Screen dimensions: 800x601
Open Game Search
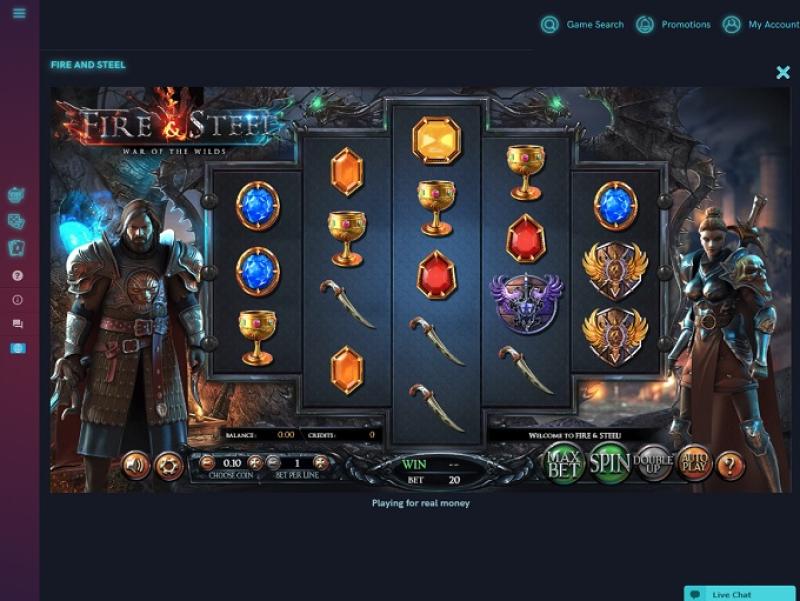584,25
